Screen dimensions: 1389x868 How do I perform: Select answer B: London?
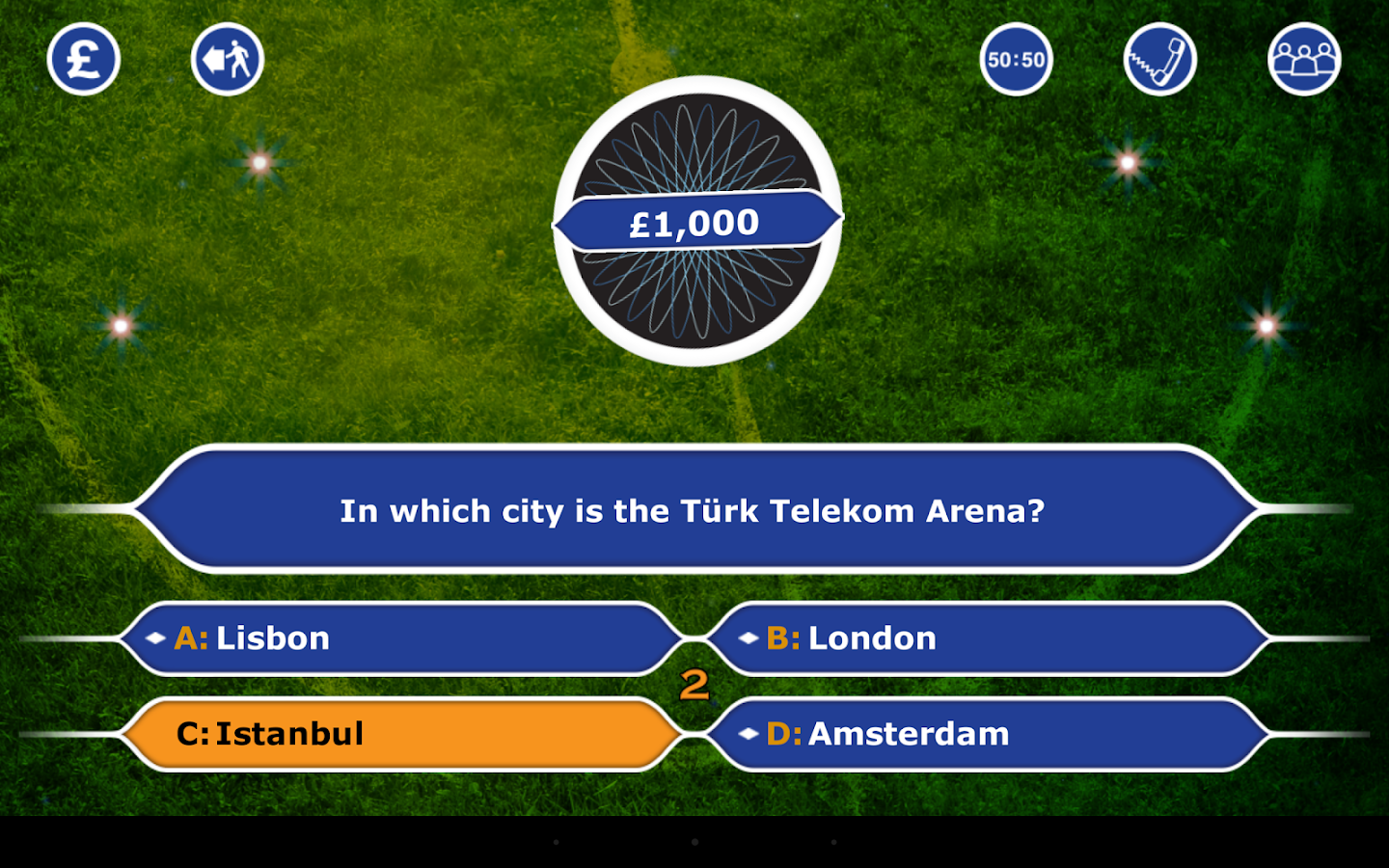coord(989,638)
